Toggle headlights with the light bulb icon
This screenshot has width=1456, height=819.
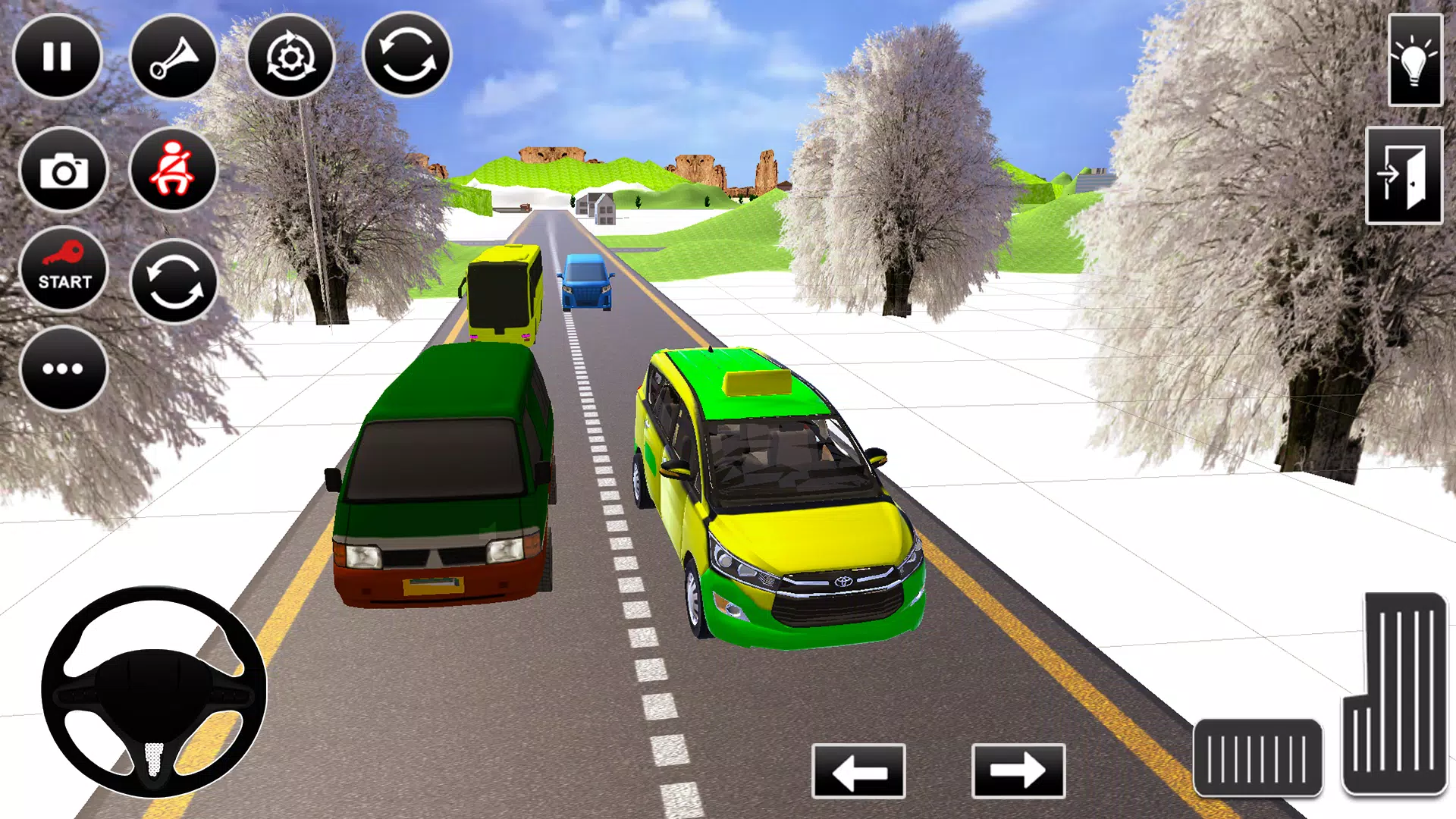tap(1415, 61)
